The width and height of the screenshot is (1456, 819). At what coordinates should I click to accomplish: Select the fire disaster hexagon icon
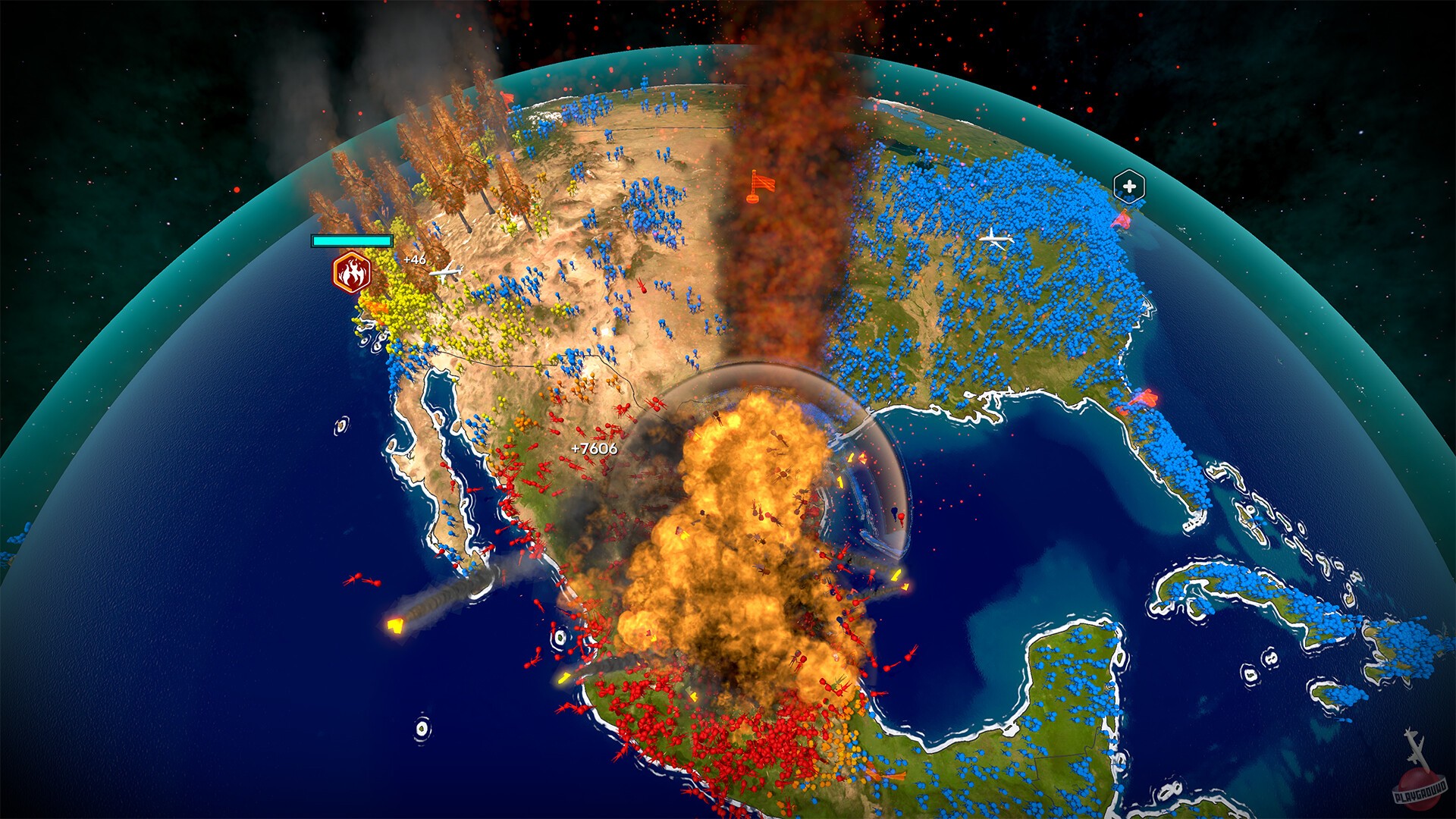pyautogui.click(x=352, y=270)
